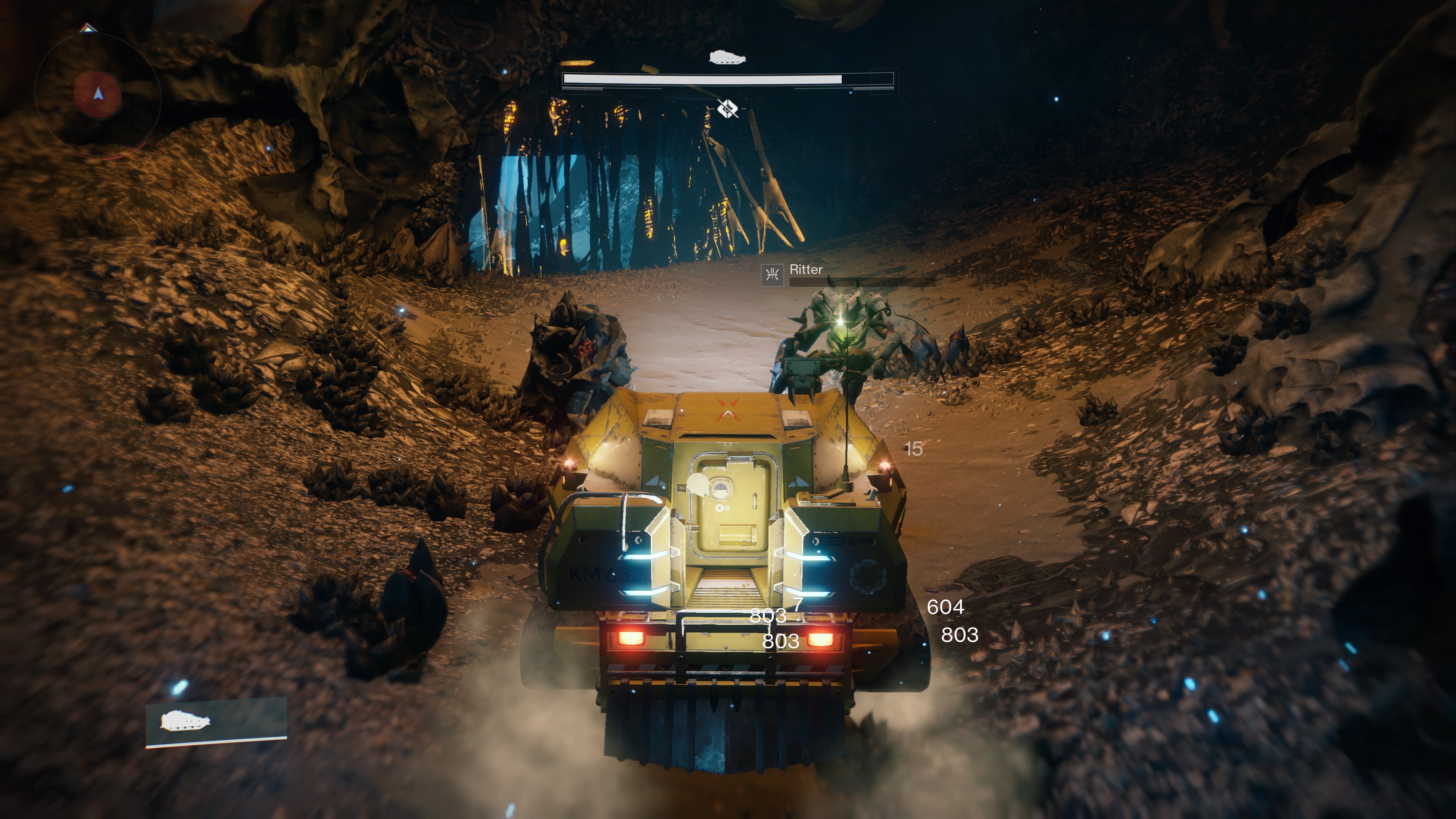
Task: Click the vehicle icon above the top bar
Action: point(728,57)
